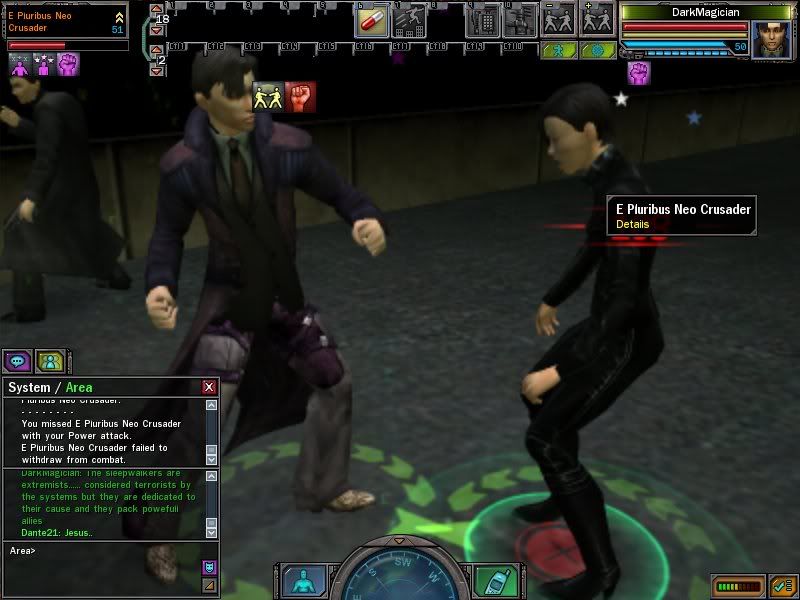Use the red-white pill hotbar item
This screenshot has width=800, height=600.
(371, 19)
